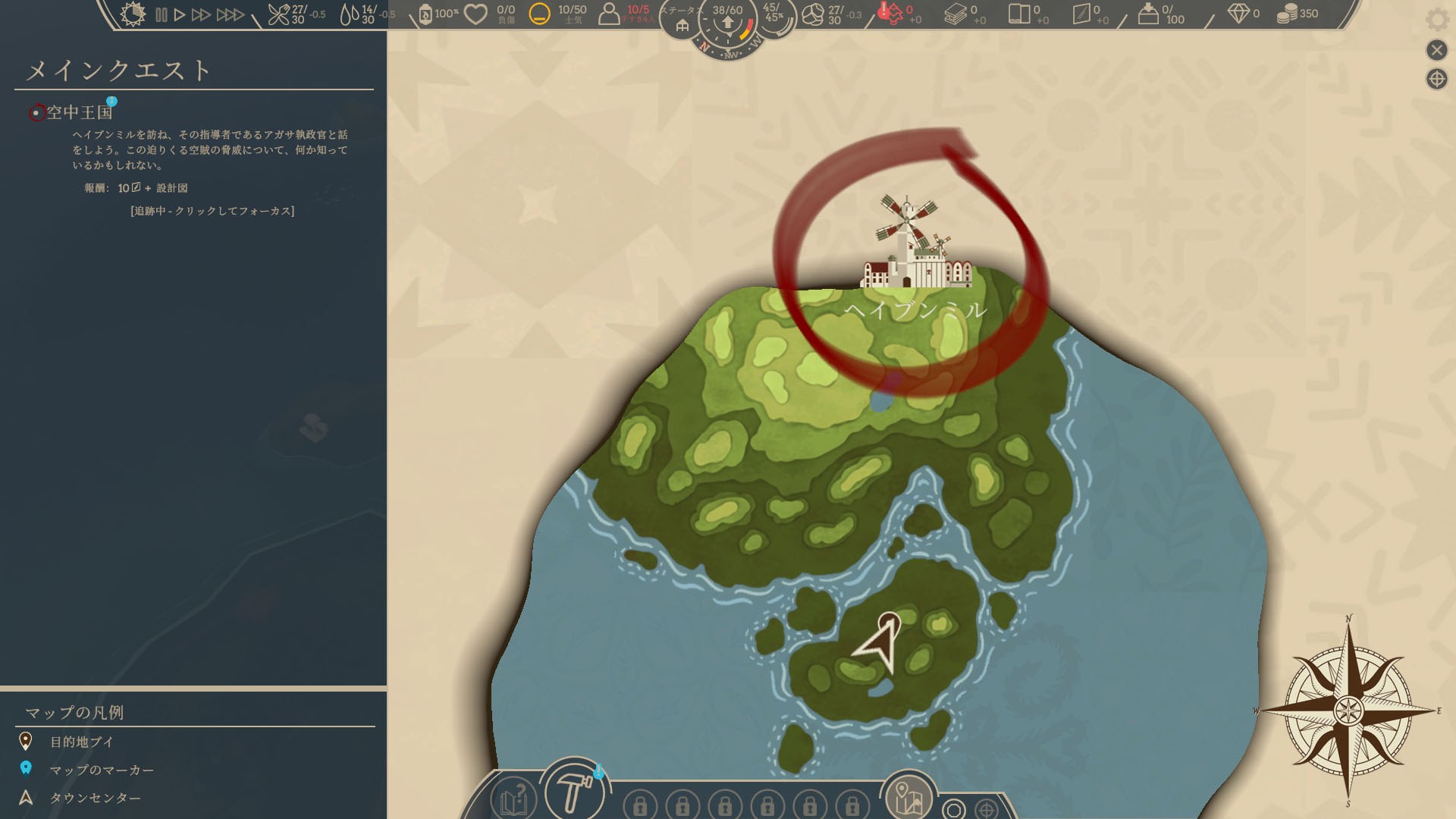
Task: Click the small crosshair in bottom bar
Action: [x=986, y=809]
